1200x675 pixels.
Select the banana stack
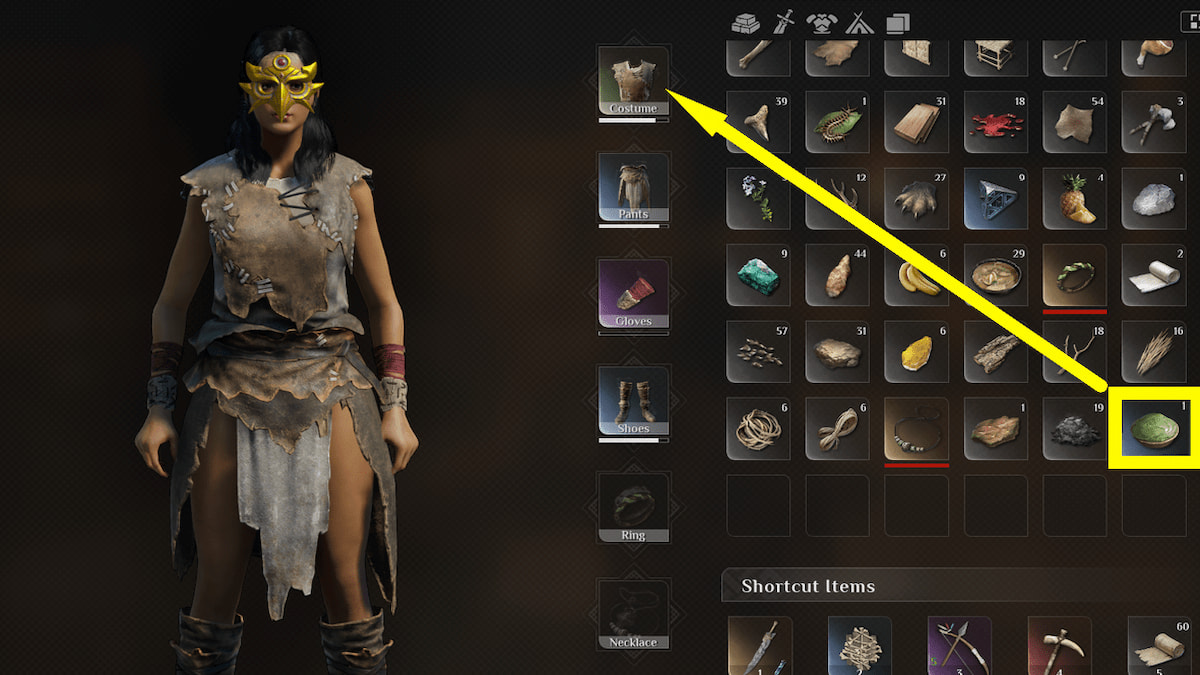tap(916, 276)
